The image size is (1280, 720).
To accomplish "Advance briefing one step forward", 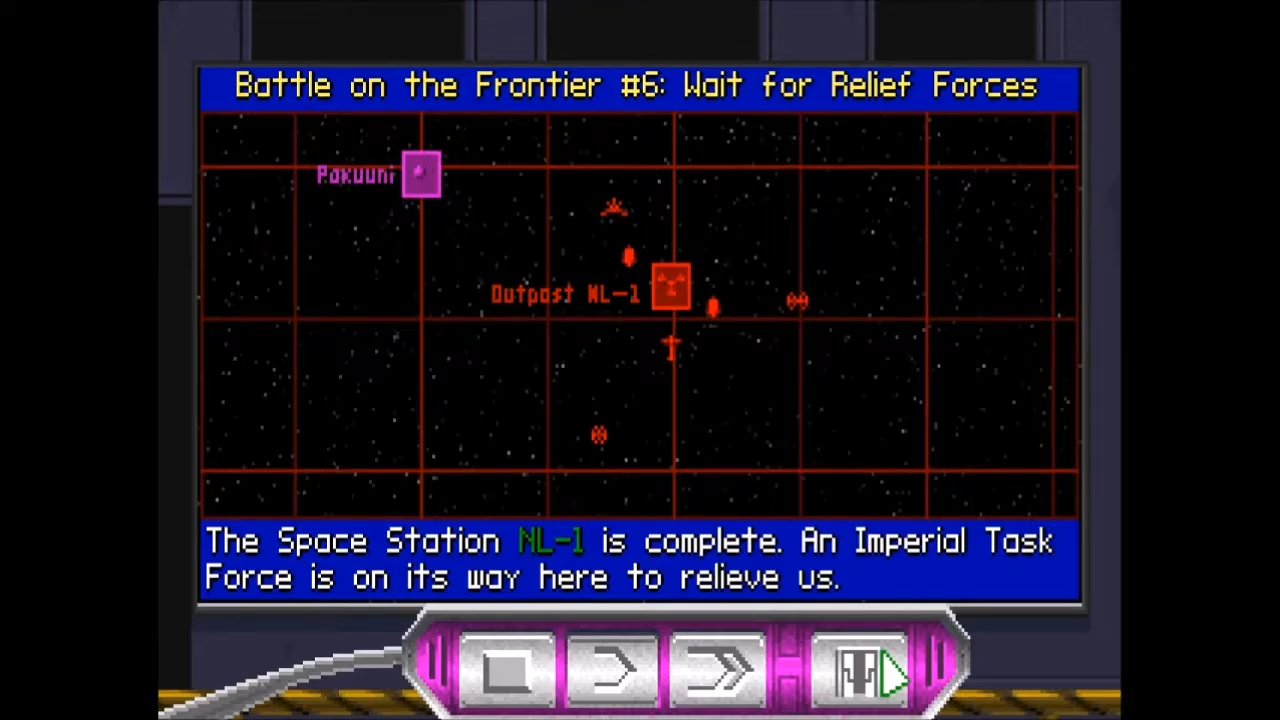I will click(613, 668).
